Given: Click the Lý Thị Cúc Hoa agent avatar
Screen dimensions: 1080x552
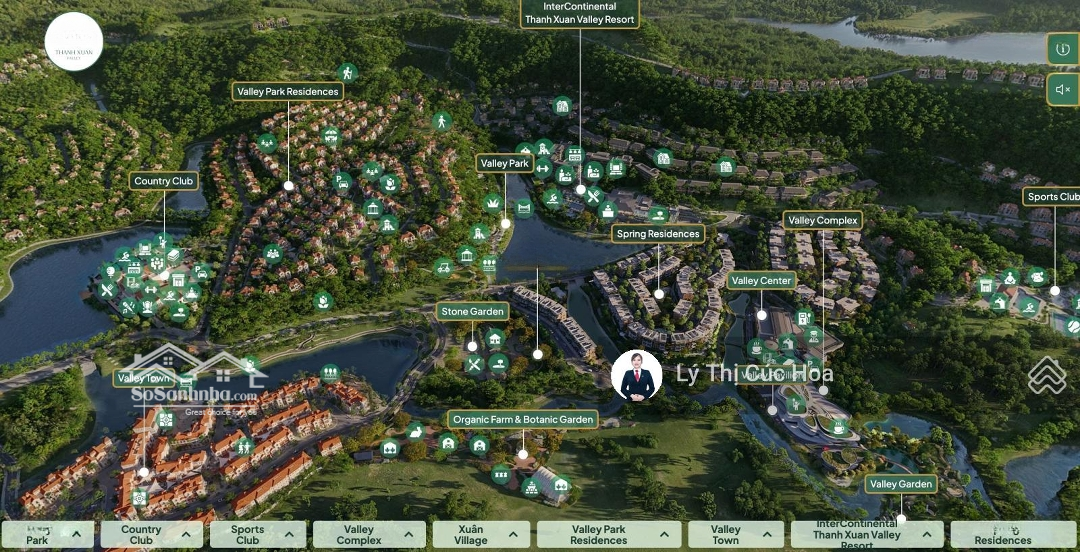Looking at the screenshot, I should pyautogui.click(x=637, y=375).
